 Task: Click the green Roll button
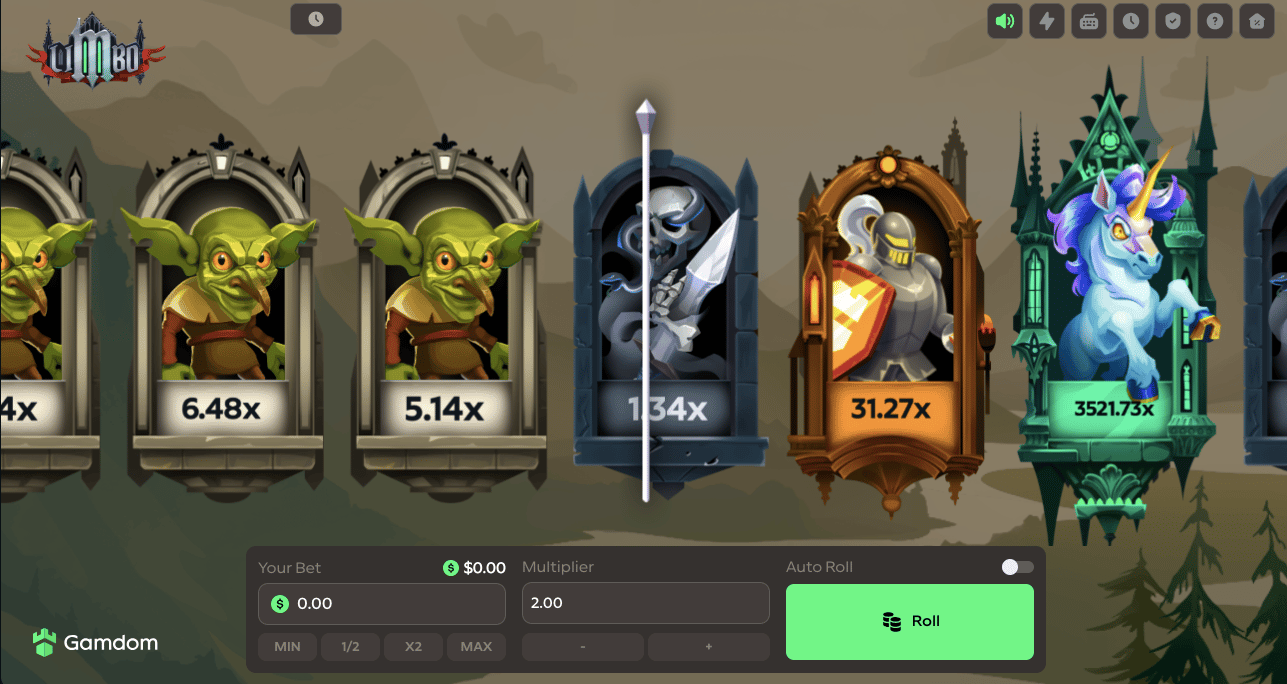909,621
